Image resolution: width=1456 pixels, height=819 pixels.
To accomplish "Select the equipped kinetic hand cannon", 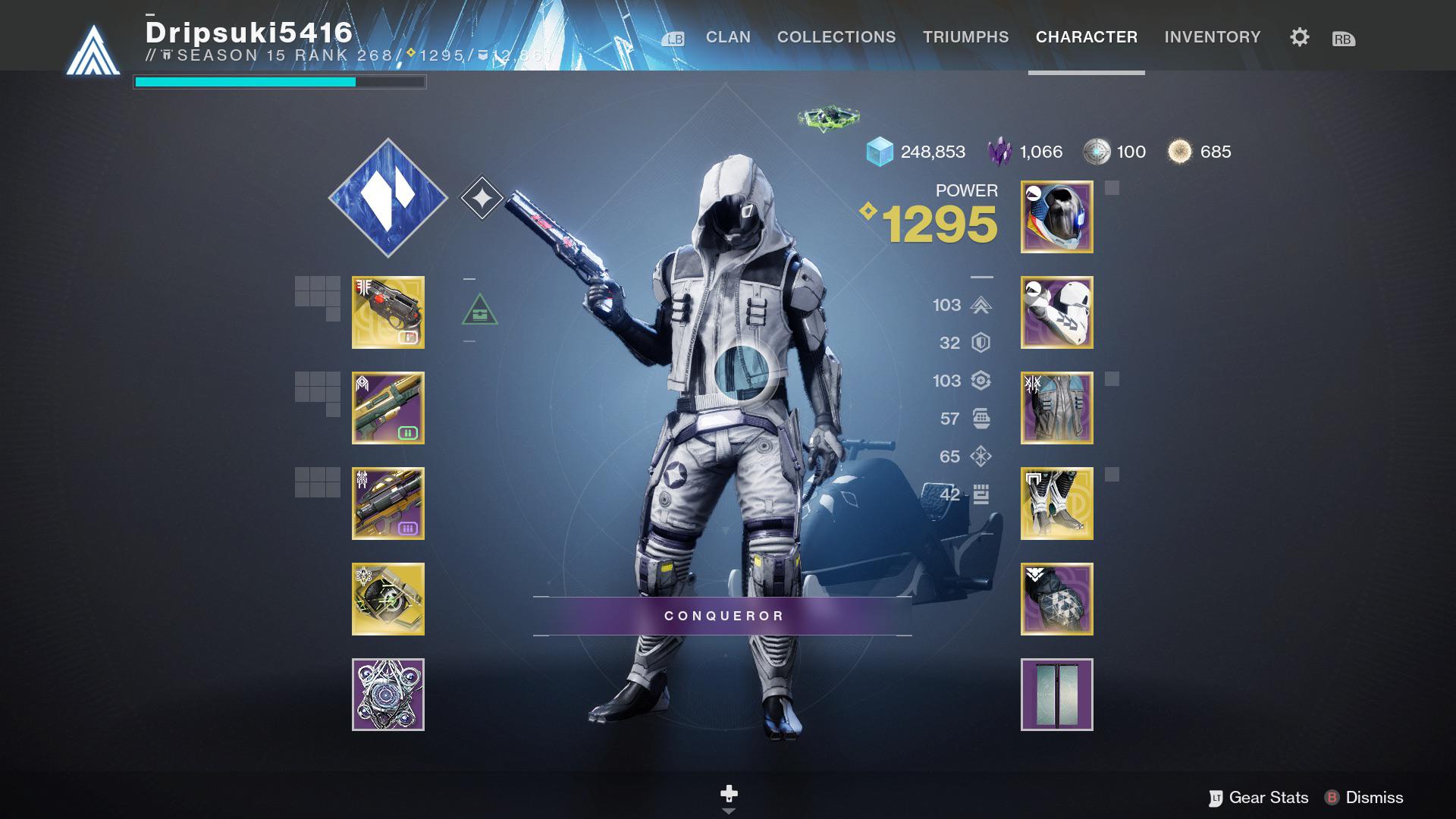I will point(388,312).
